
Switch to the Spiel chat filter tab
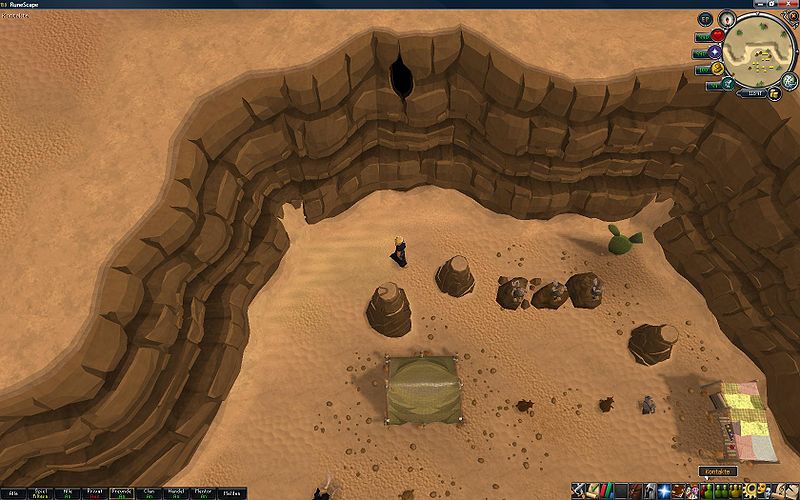(40, 493)
